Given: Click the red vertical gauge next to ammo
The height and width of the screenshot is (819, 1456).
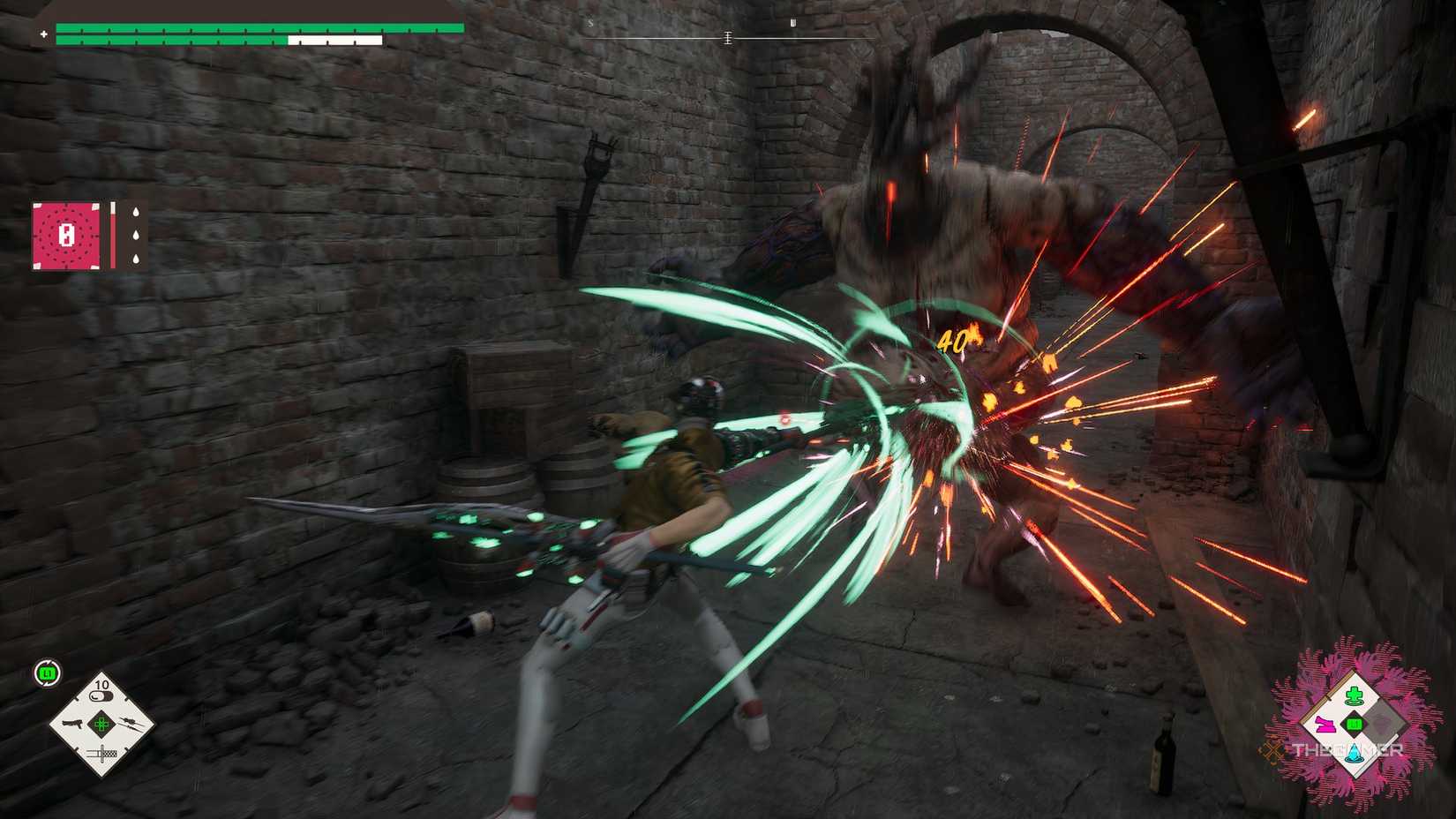Looking at the screenshot, I should [113, 236].
